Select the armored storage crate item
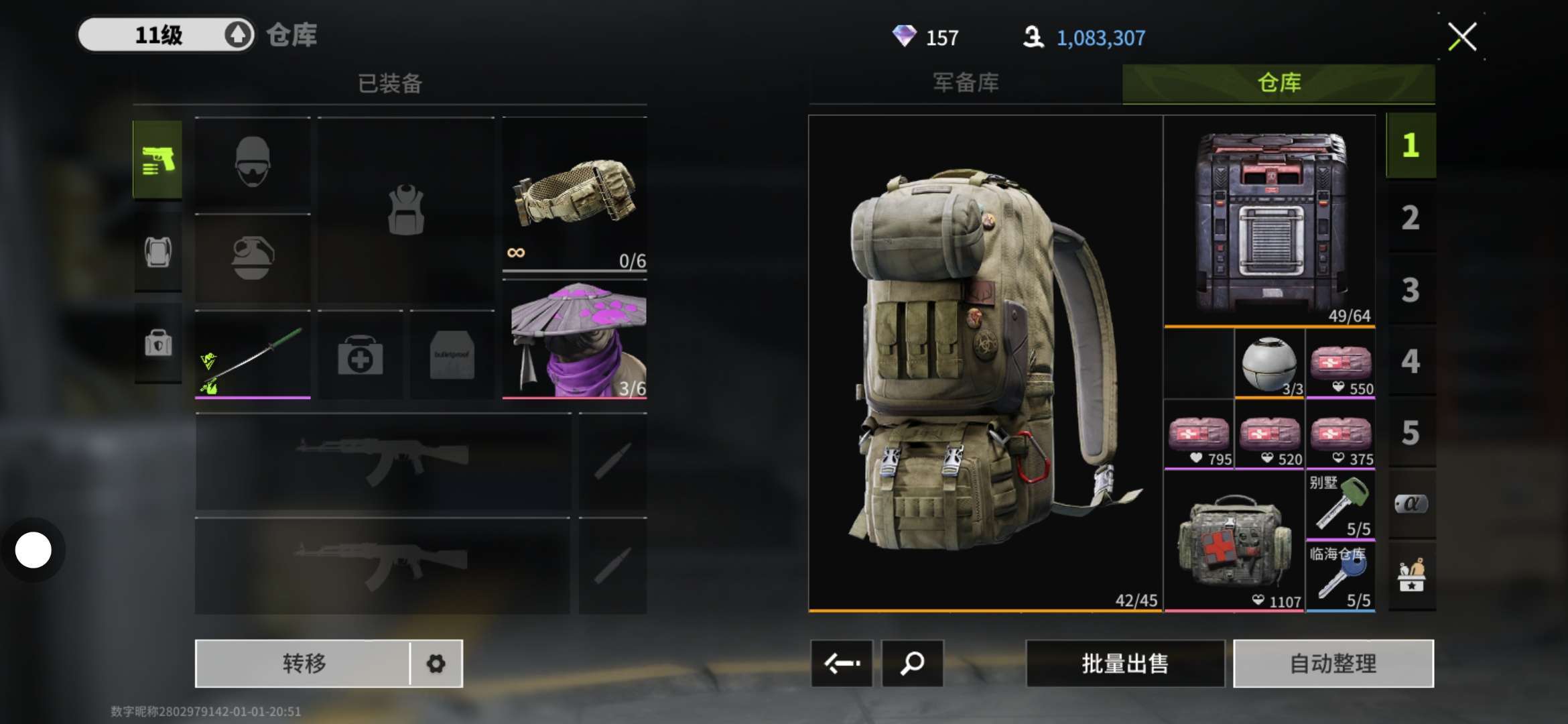 (1270, 221)
